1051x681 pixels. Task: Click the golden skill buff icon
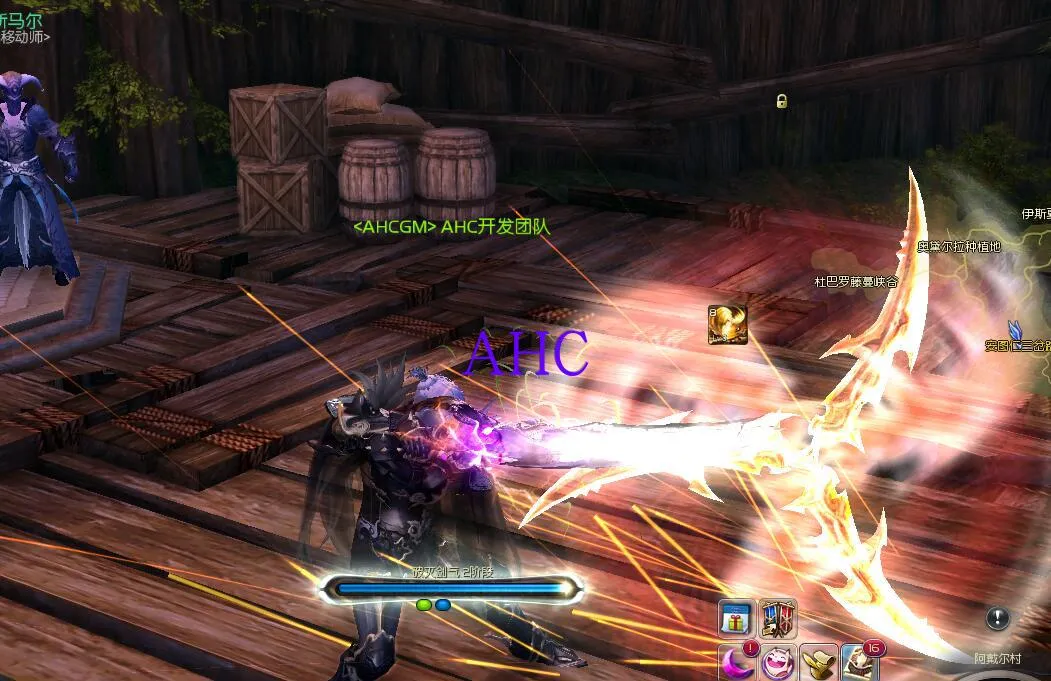point(728,326)
